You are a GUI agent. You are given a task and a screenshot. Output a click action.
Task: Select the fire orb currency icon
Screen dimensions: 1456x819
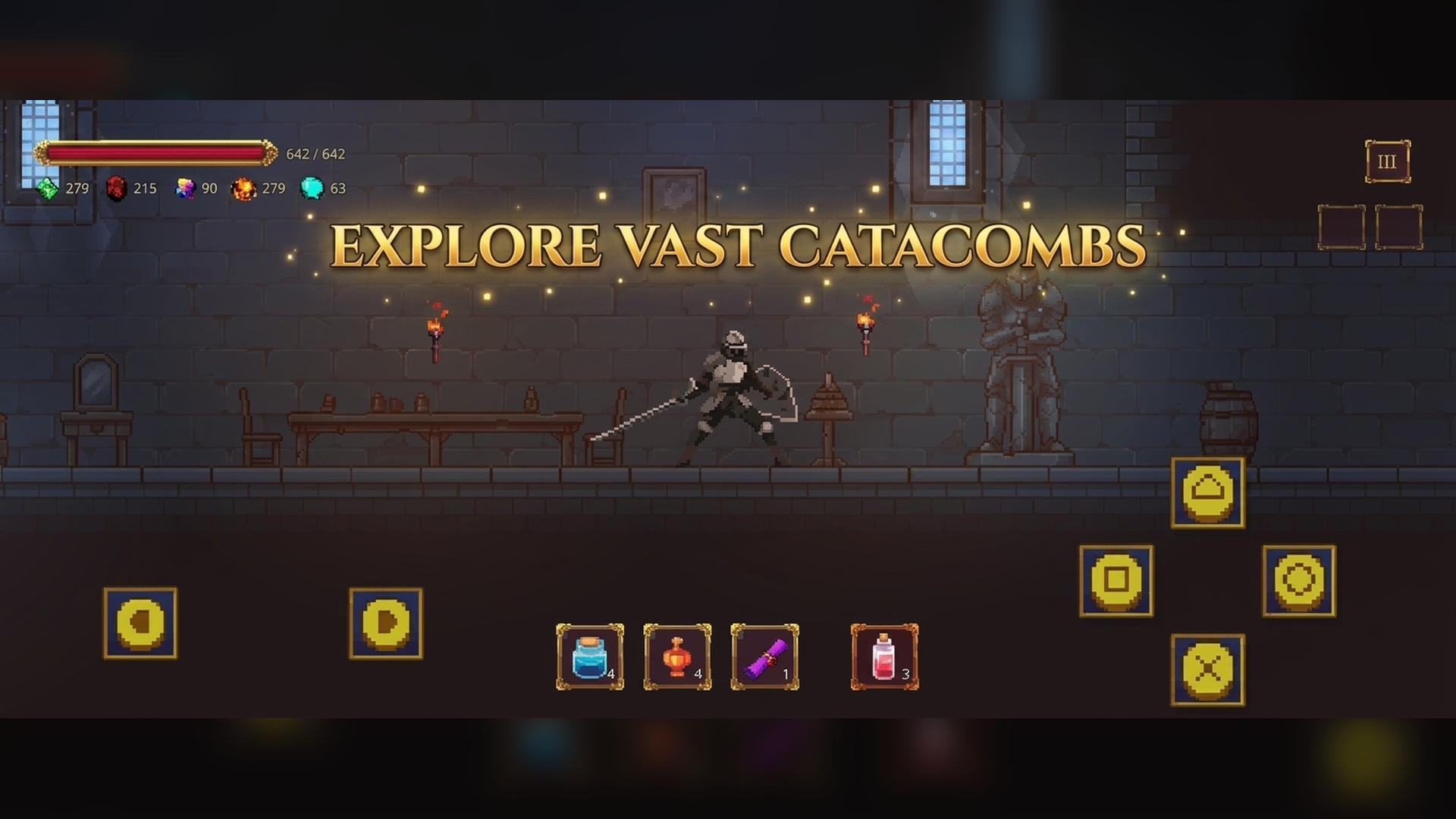pos(243,189)
